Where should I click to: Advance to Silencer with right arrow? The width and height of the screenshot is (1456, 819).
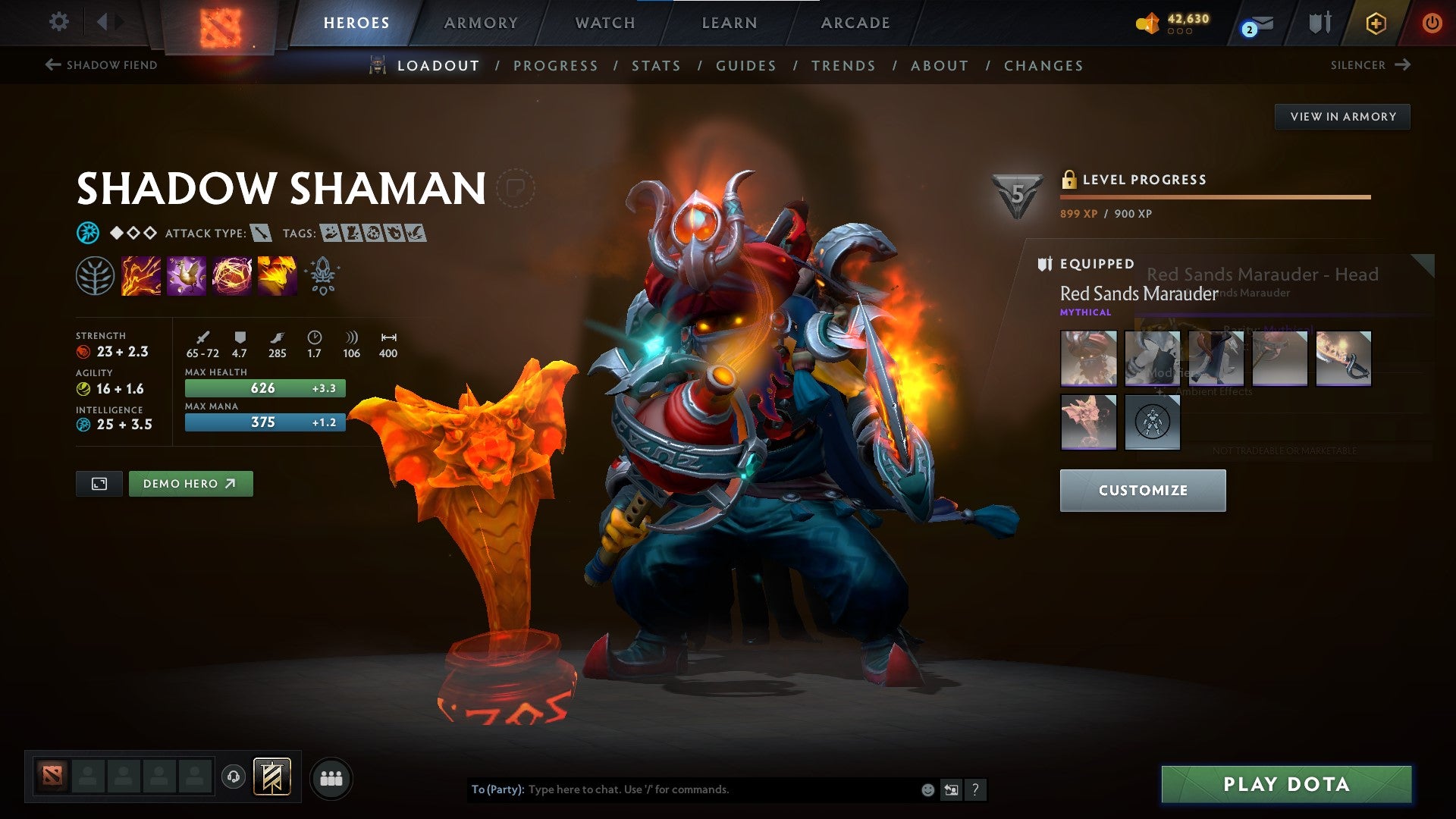1401,65
